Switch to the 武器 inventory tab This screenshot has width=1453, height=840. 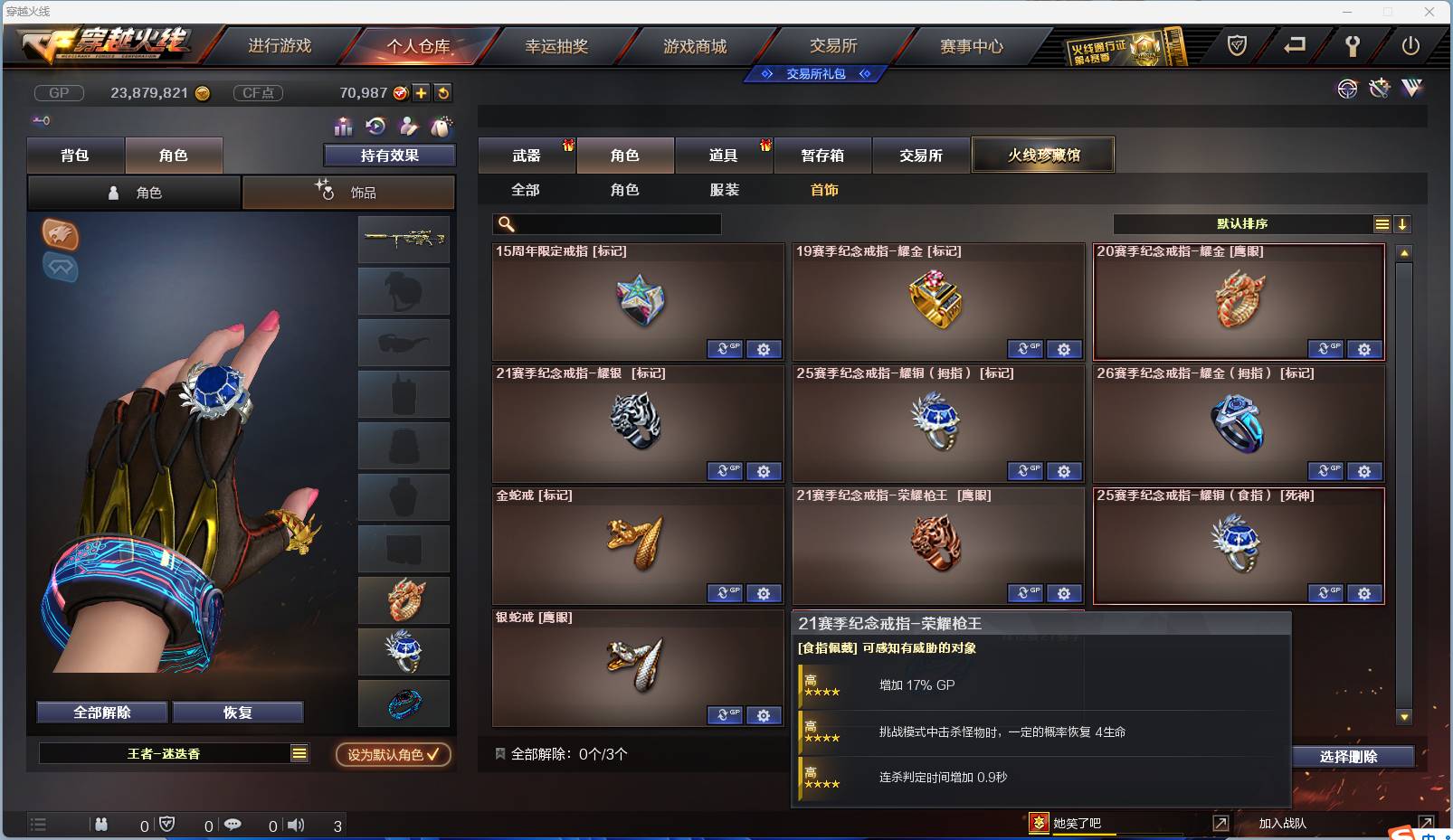(x=527, y=155)
